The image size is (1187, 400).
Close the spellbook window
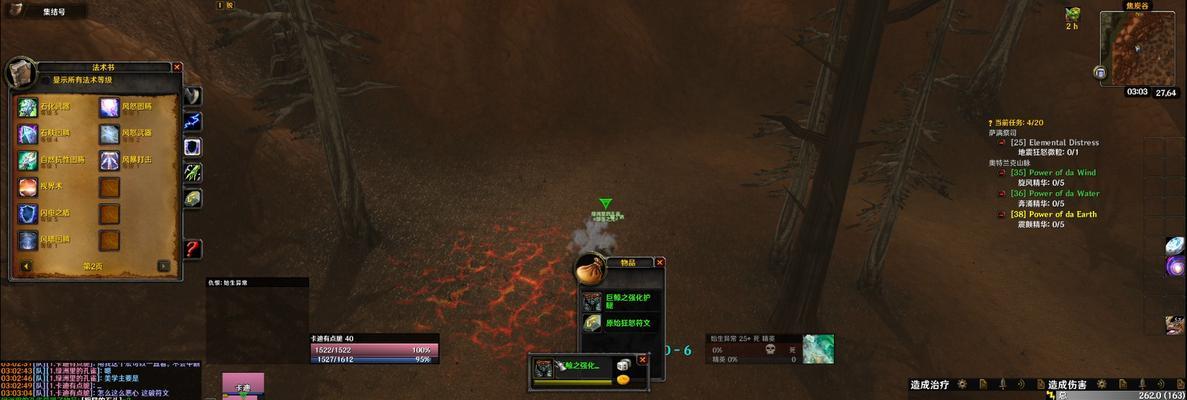point(177,67)
